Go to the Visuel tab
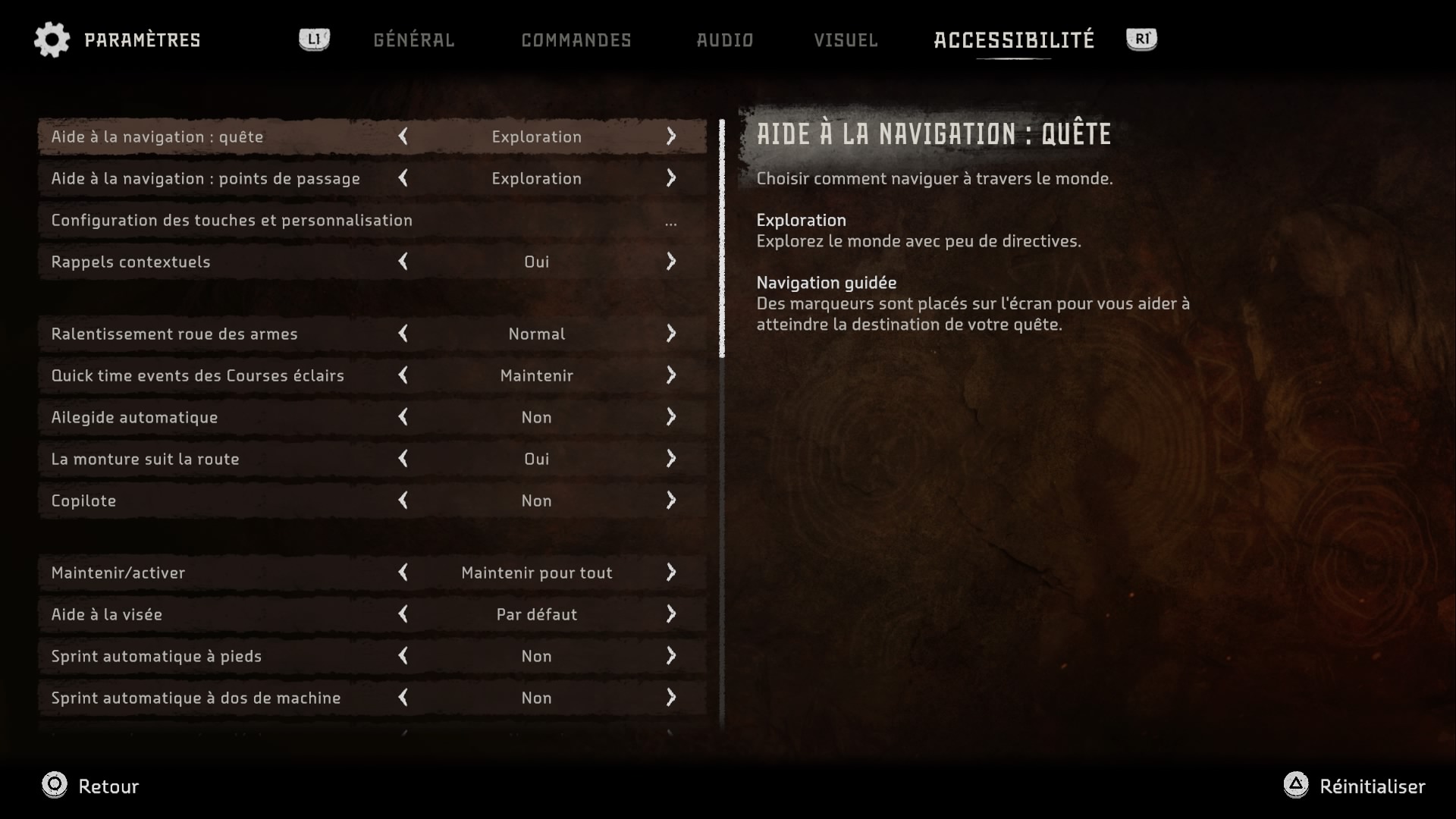Screen dimensions: 1456x819 846,40
